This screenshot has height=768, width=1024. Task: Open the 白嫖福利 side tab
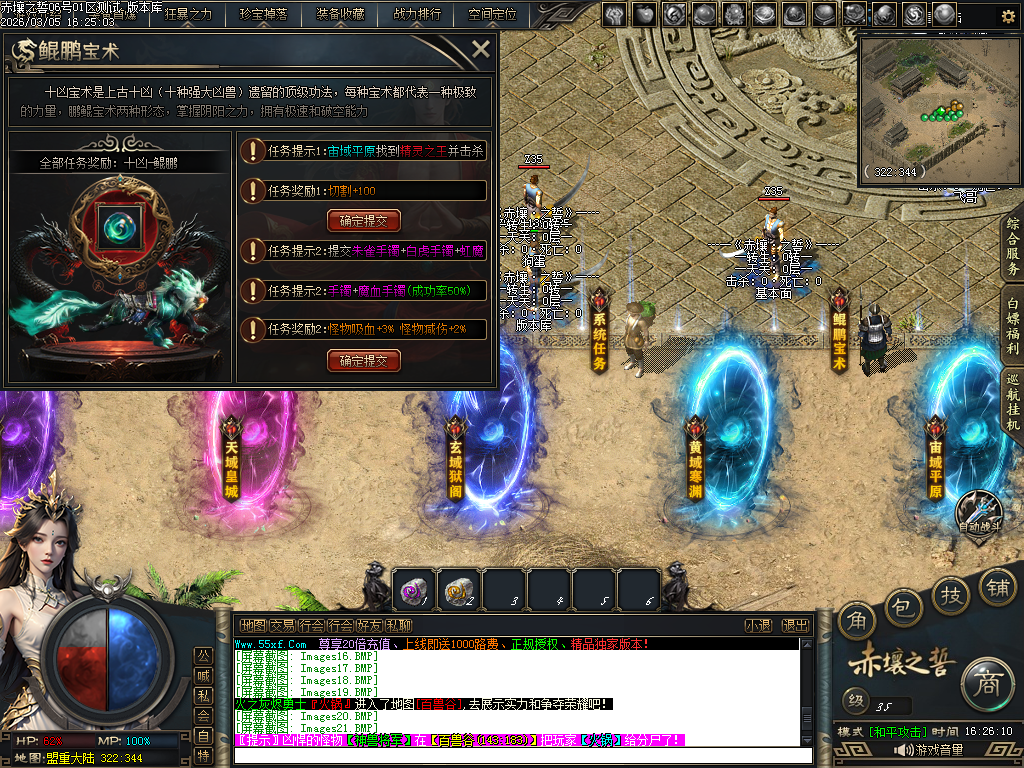(1012, 325)
